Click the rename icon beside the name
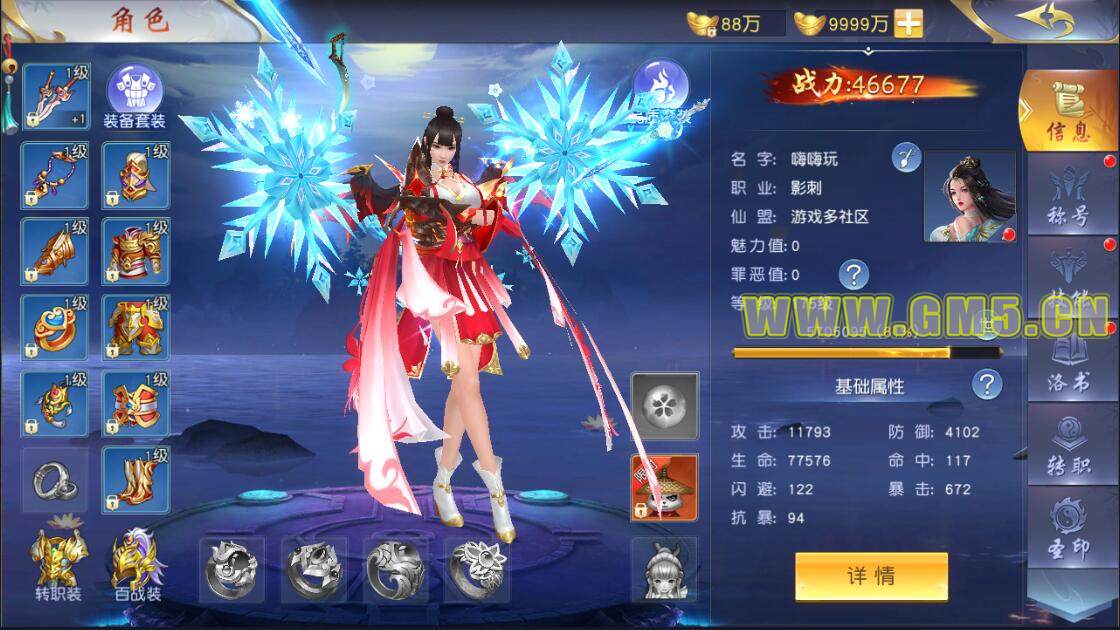 (x=906, y=157)
